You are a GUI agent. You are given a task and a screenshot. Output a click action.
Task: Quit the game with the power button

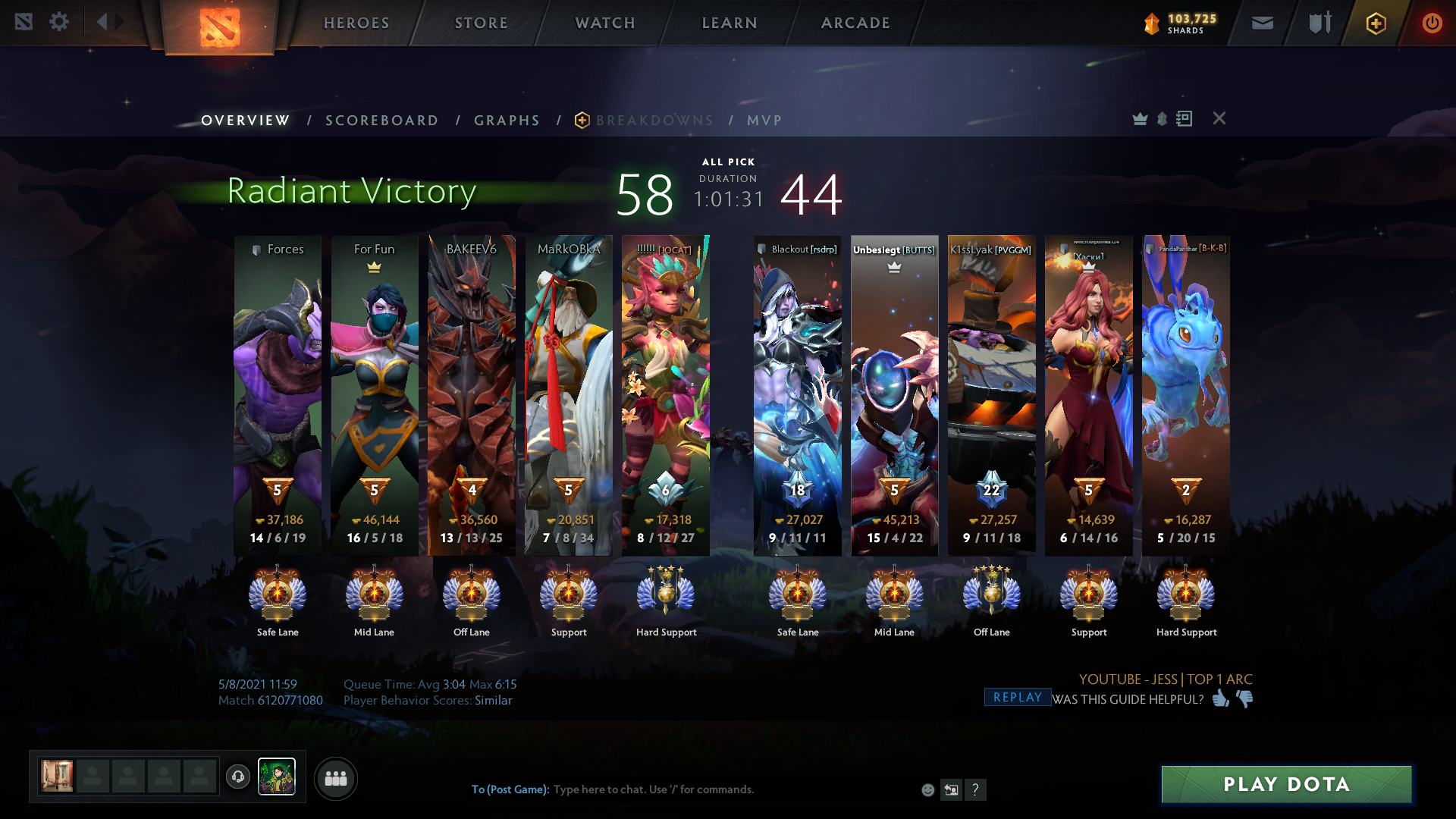click(1432, 24)
